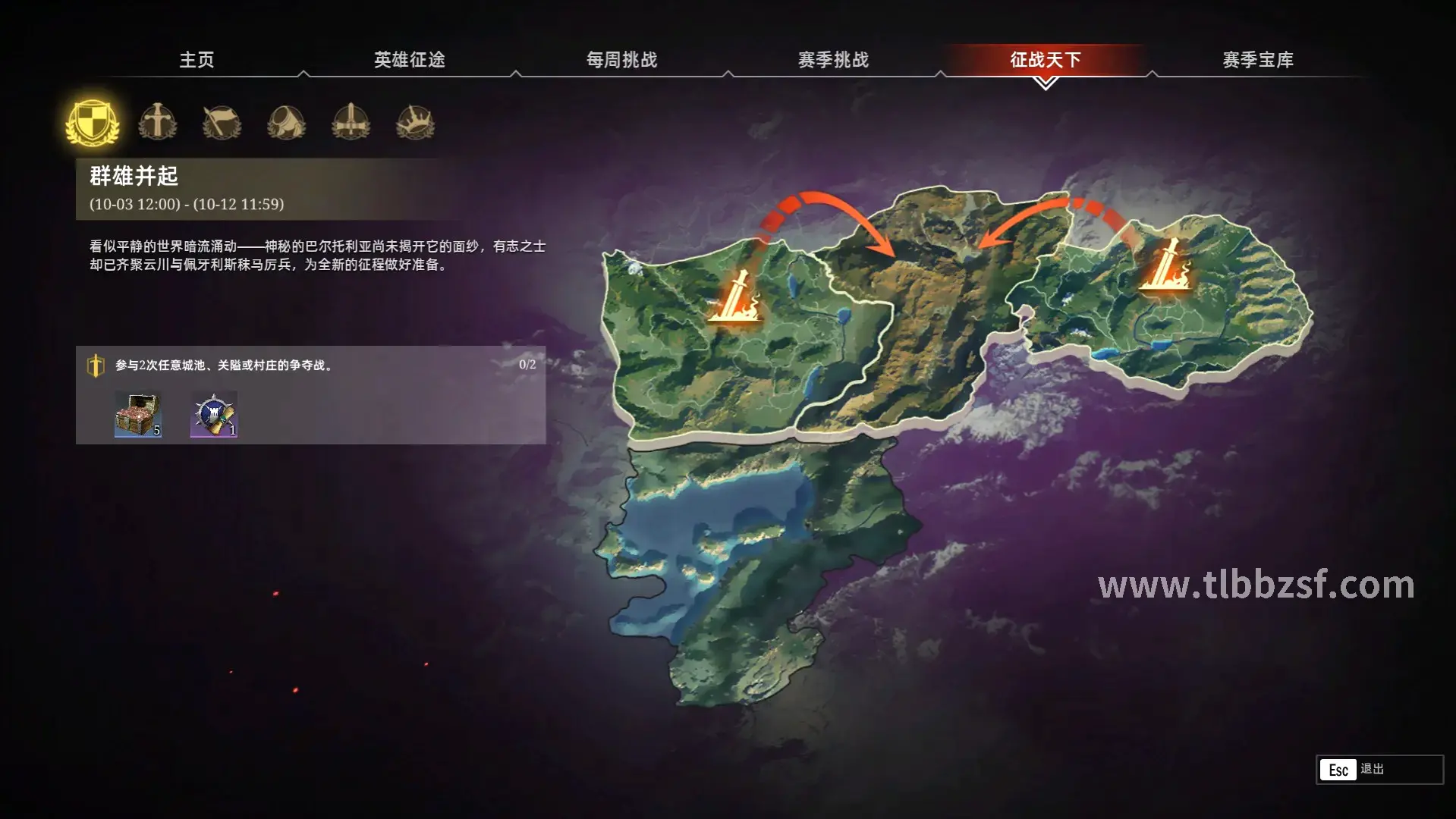Screen dimensions: 1456x819
Task: Switch to the 赛季宝库 tab
Action: [1257, 59]
